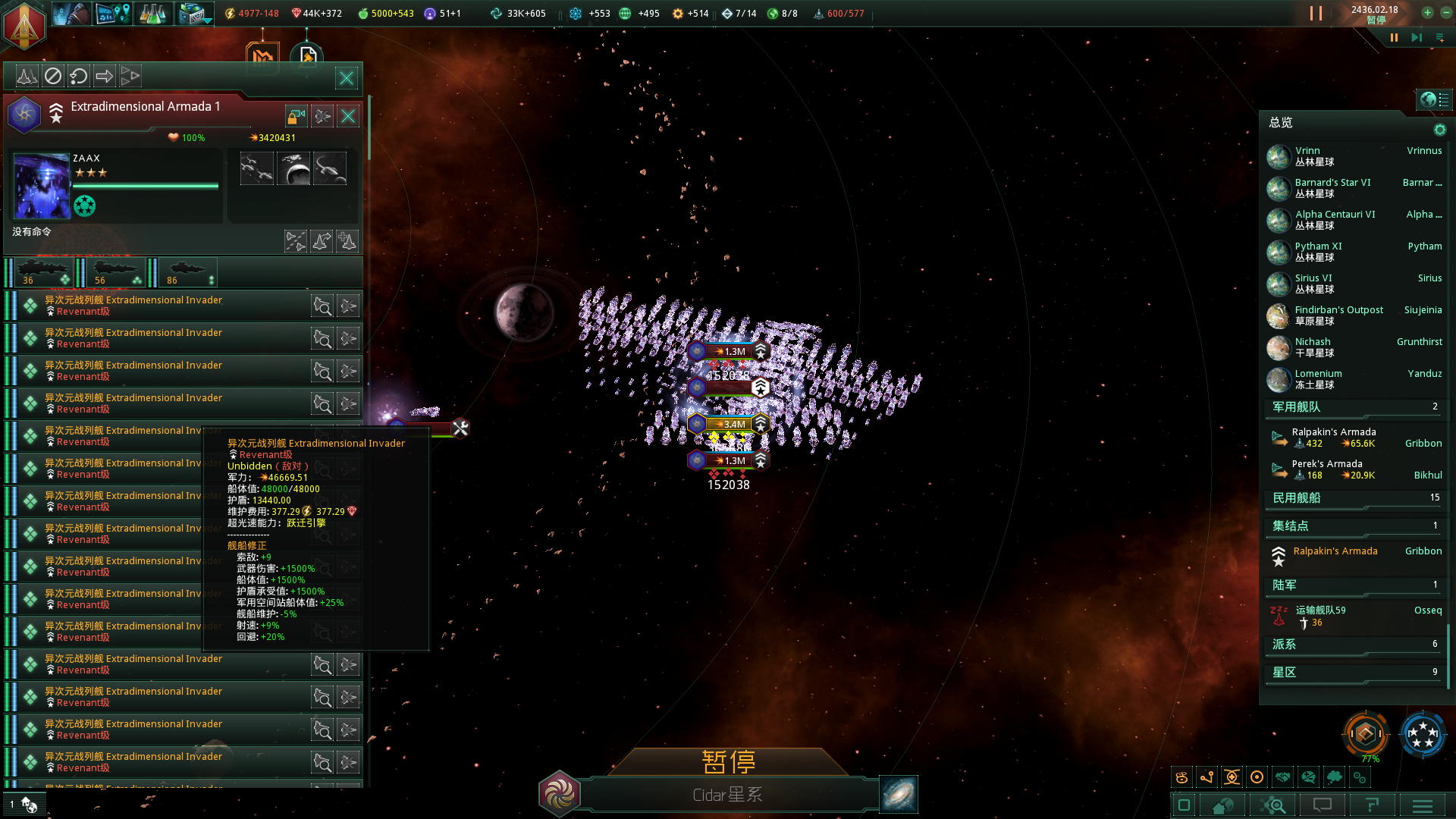Open outliner settings gear
The height and width of the screenshot is (819, 1456).
(1439, 130)
